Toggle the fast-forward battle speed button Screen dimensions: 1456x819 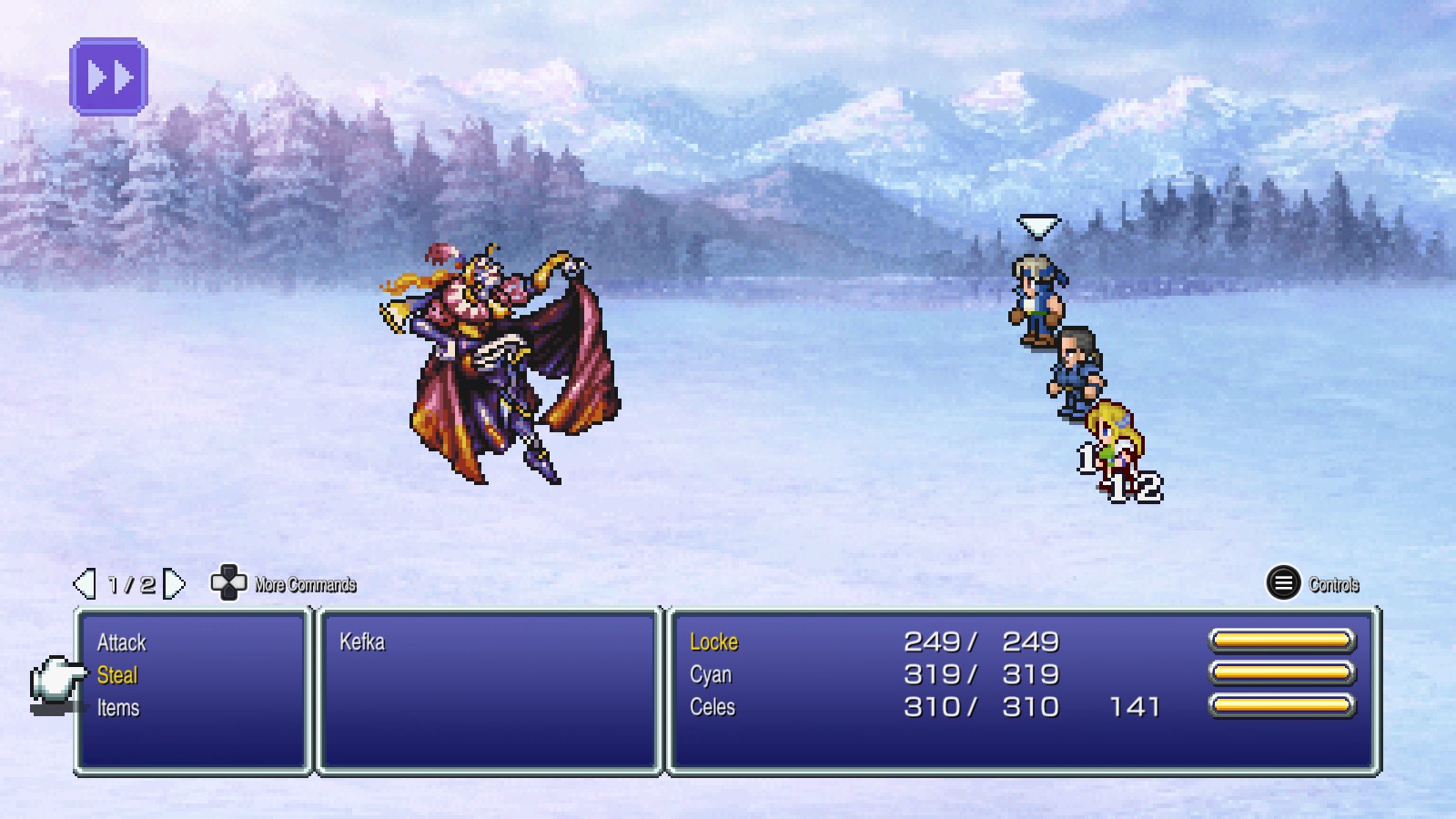(x=109, y=76)
